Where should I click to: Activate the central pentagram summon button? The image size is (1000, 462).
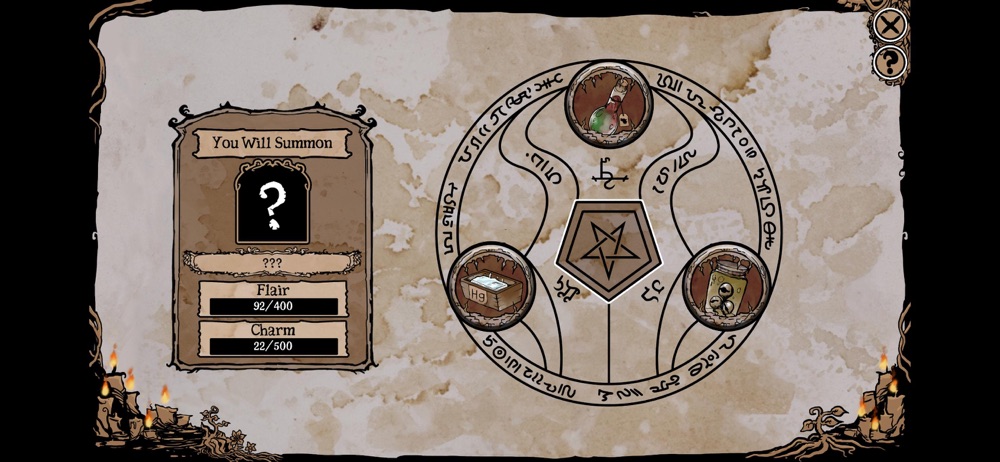point(609,246)
